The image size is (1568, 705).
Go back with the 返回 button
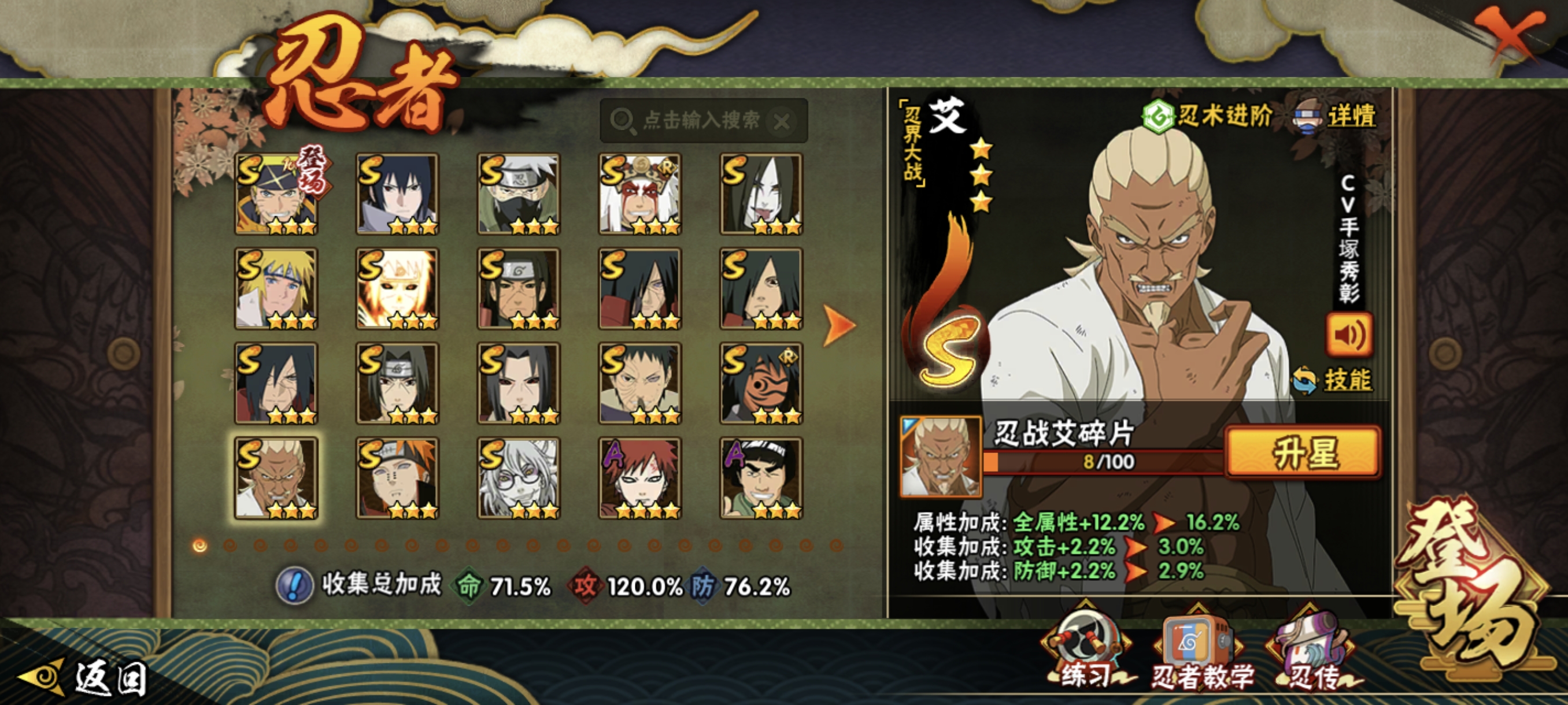(85, 678)
